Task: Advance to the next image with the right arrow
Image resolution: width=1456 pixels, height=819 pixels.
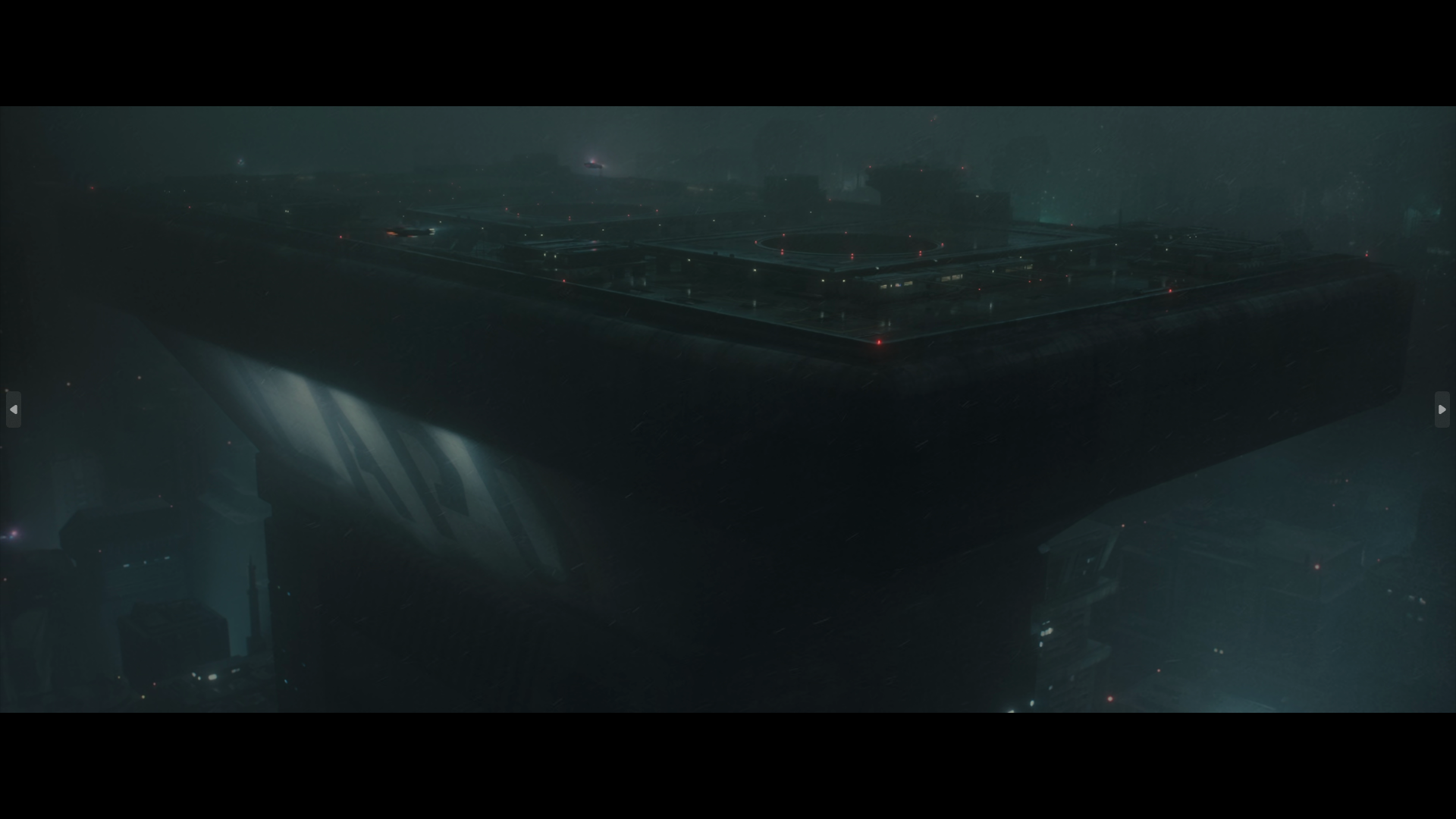Action: tap(1442, 409)
